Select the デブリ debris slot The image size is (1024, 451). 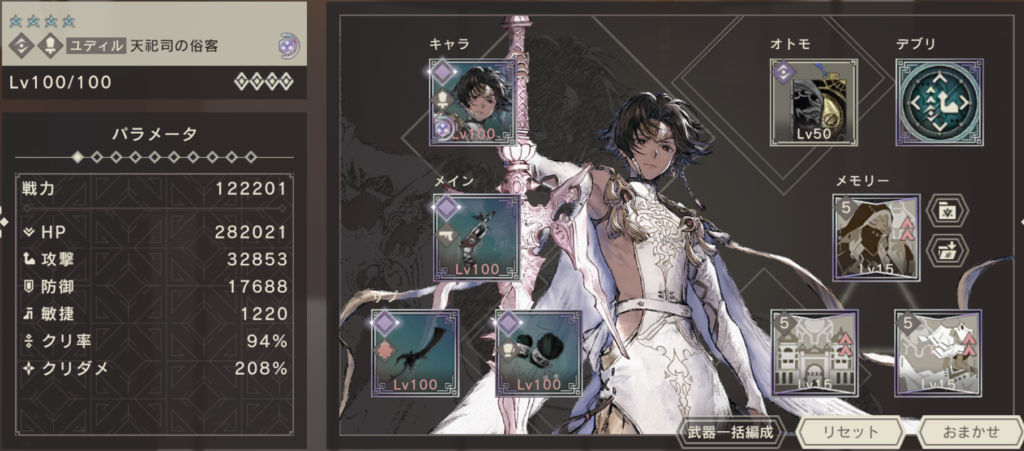pyautogui.click(x=938, y=100)
